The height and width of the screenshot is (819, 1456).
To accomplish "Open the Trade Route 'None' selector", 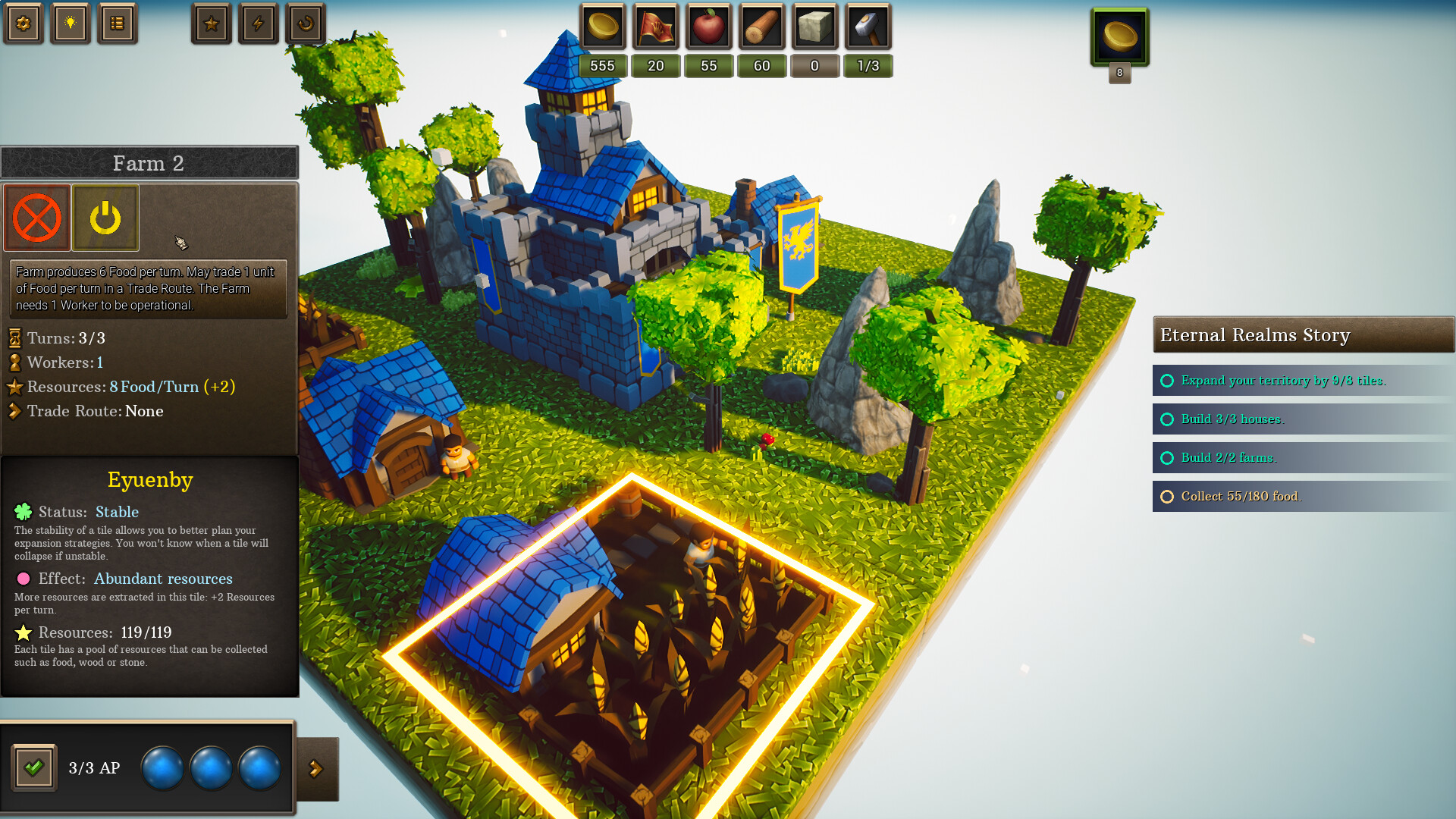I will pyautogui.click(x=144, y=411).
